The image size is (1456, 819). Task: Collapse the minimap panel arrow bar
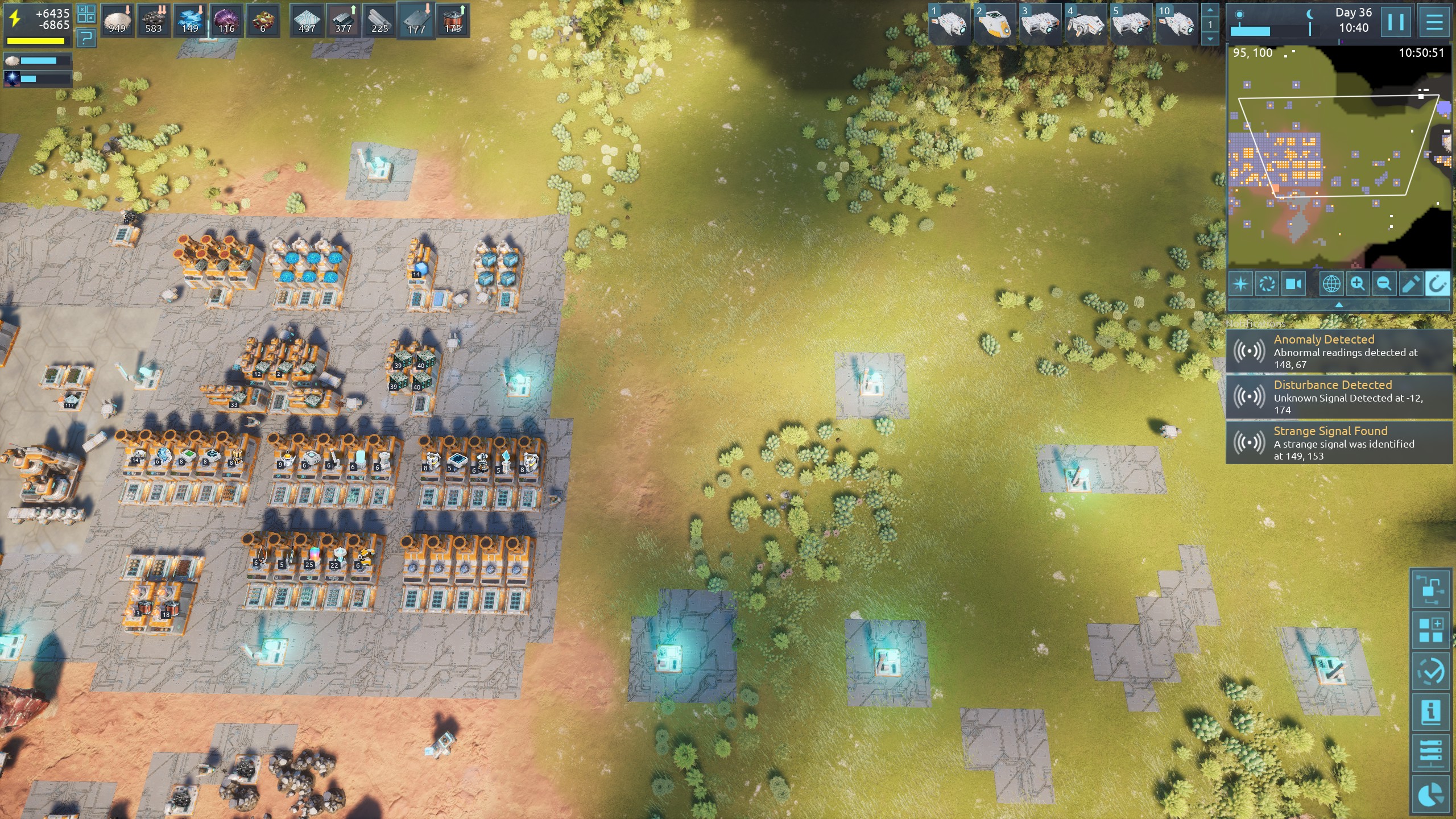point(1339,305)
